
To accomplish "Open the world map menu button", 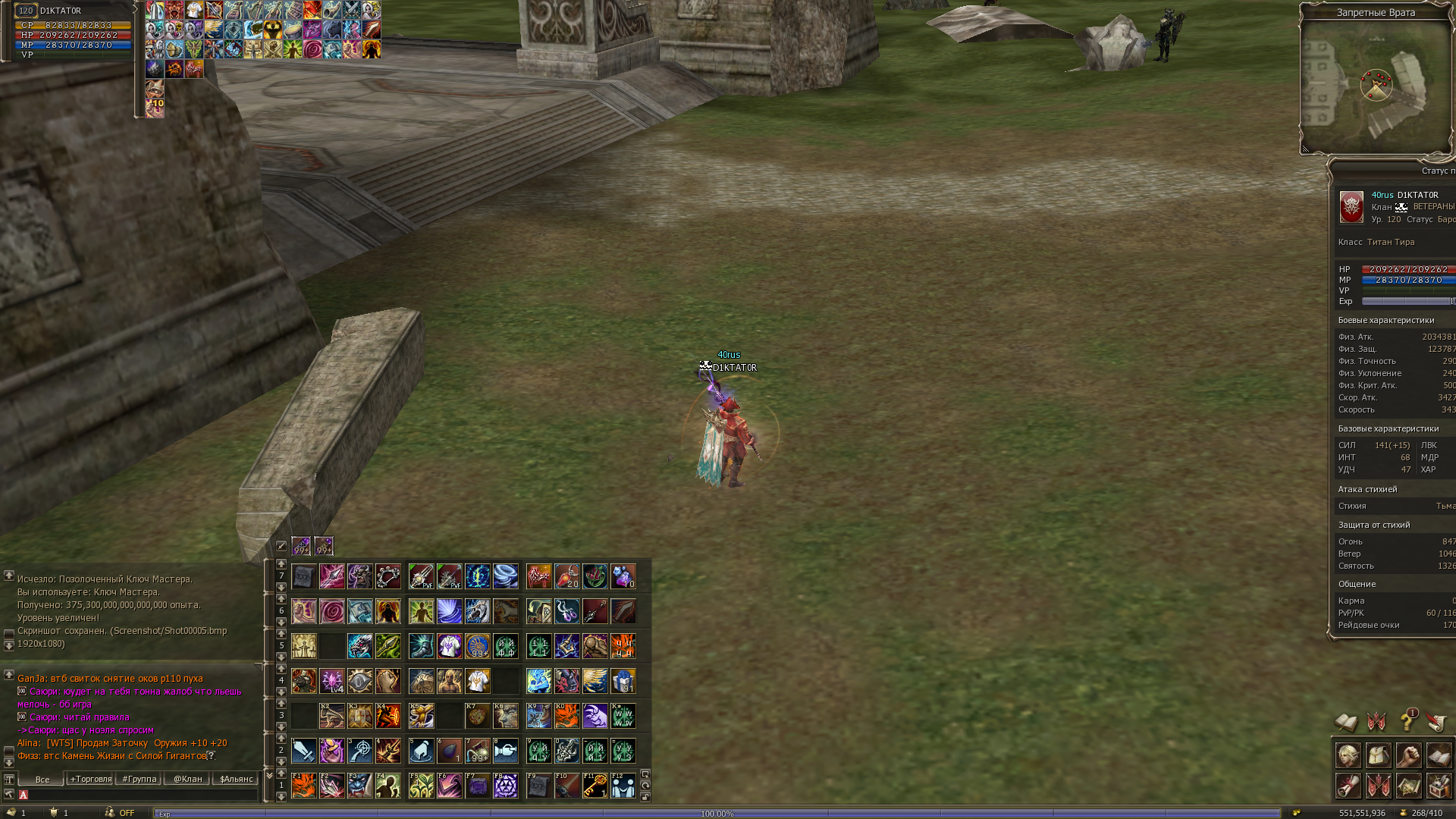I will pyautogui.click(x=1408, y=786).
